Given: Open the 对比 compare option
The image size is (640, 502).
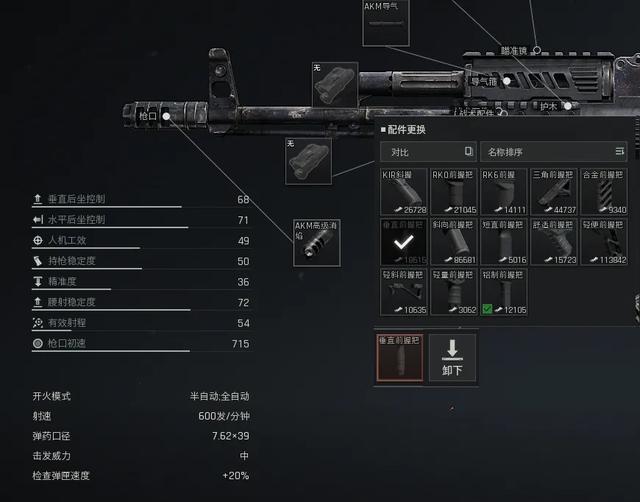Looking at the screenshot, I should point(427,152).
